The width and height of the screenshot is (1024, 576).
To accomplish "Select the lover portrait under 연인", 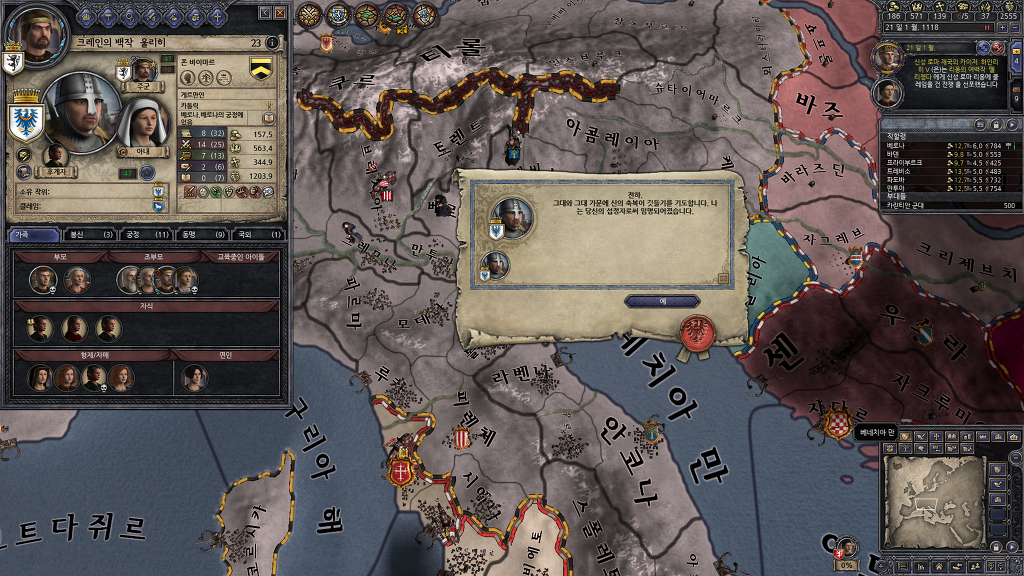I will [193, 376].
